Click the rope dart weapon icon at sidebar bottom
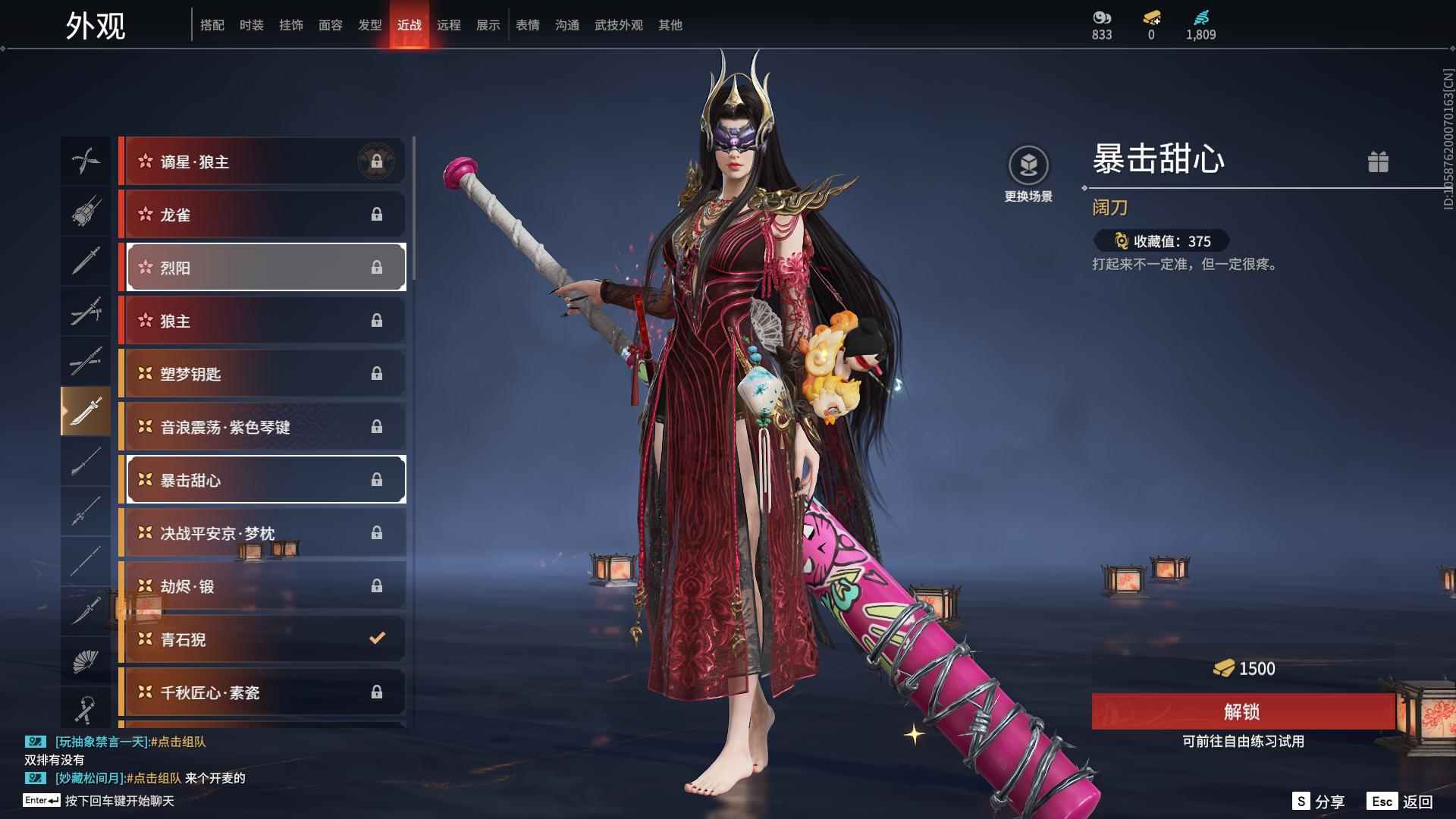 tap(86, 709)
